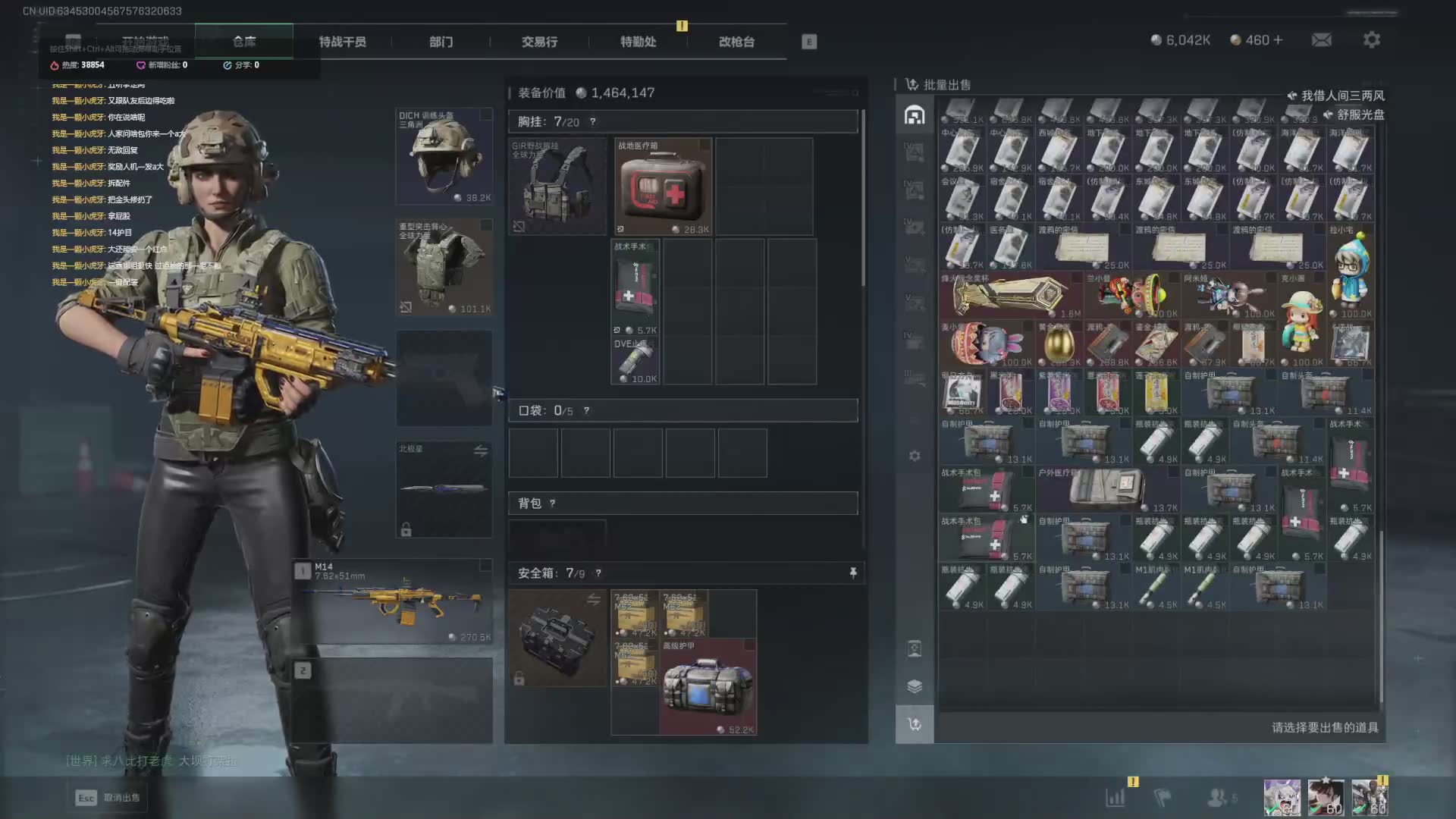
Task: Select the 高级护甲 armor repair kit
Action: click(708, 687)
